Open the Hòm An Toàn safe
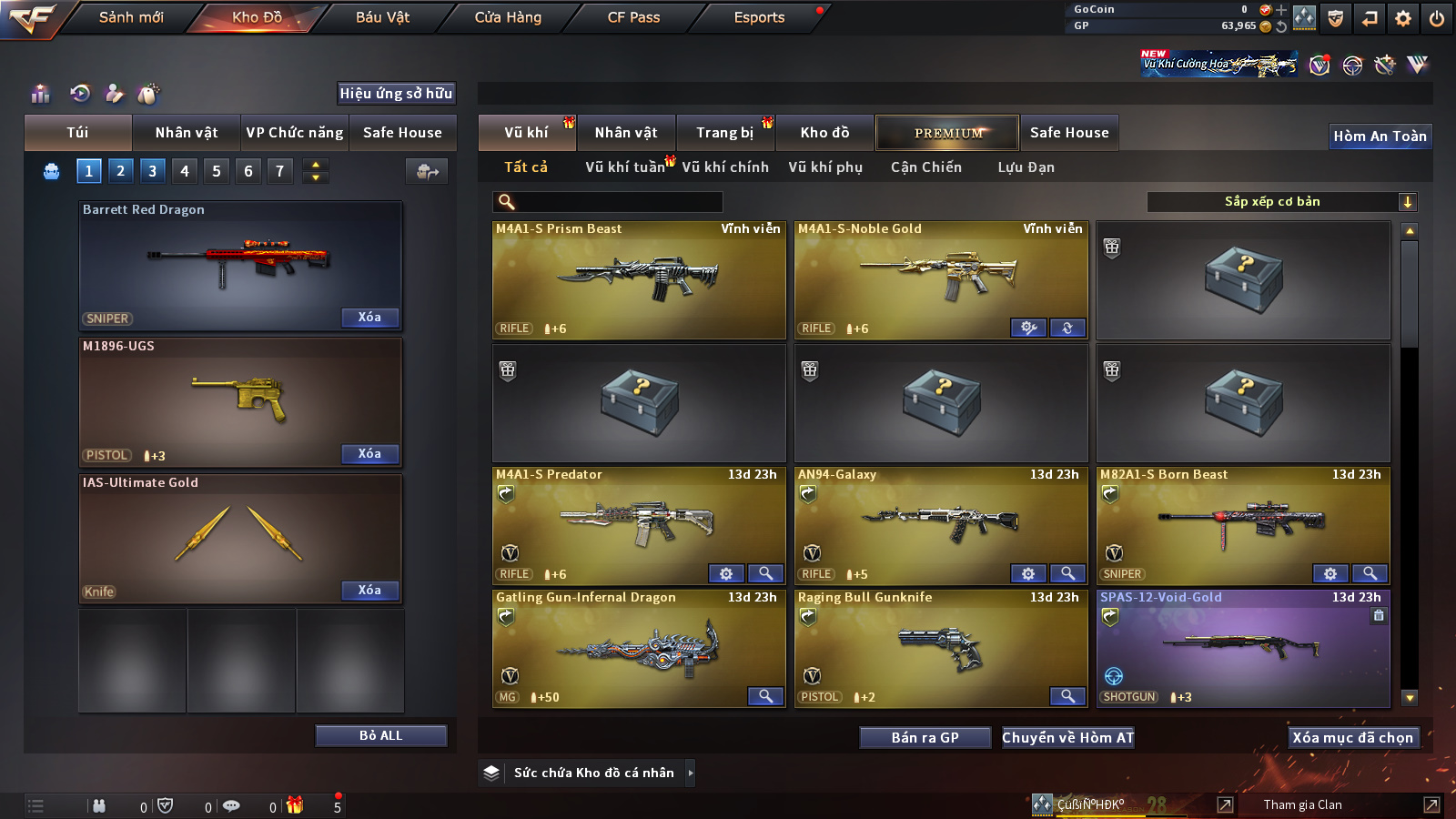The image size is (1456, 819). [x=1380, y=136]
